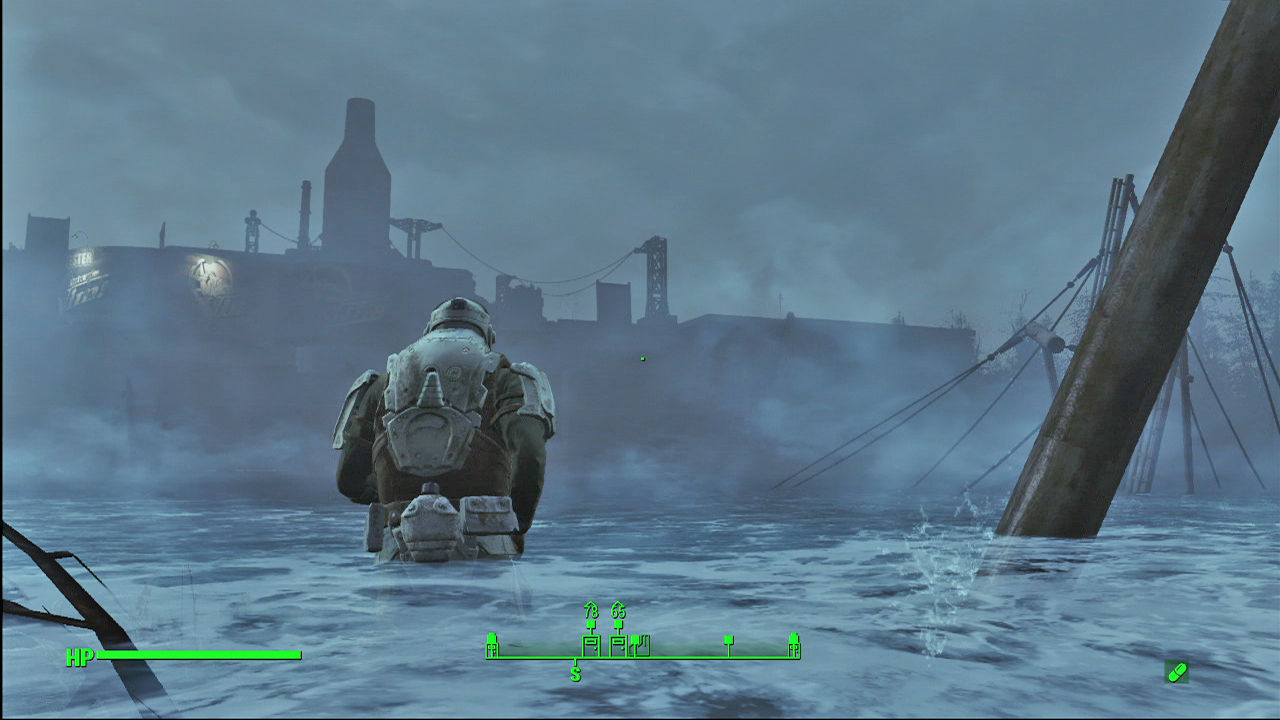Click the S cardinal direction indicator
Image resolution: width=1280 pixels, height=720 pixels.
click(x=575, y=674)
